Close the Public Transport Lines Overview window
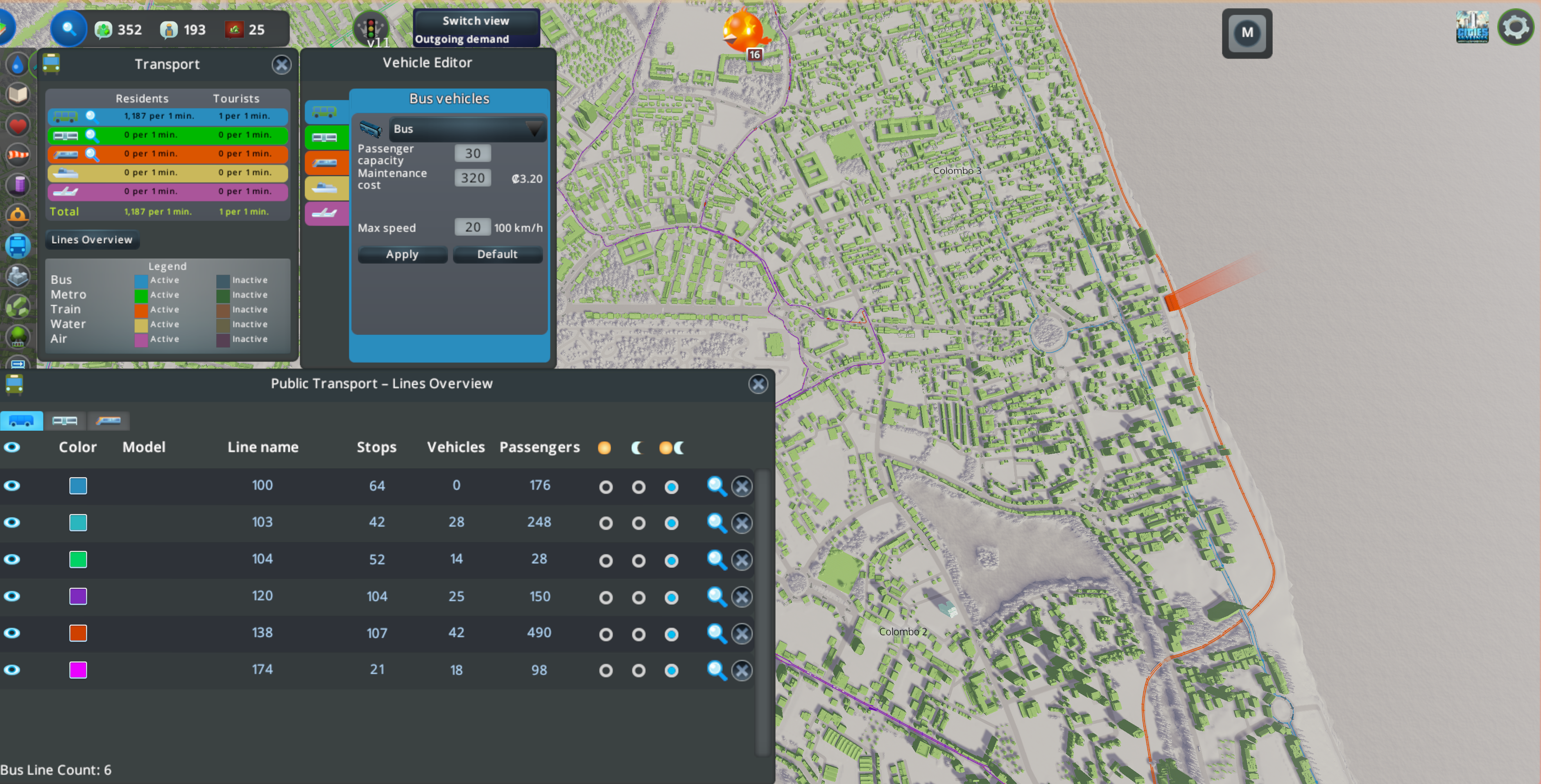The width and height of the screenshot is (1541, 784). point(758,384)
